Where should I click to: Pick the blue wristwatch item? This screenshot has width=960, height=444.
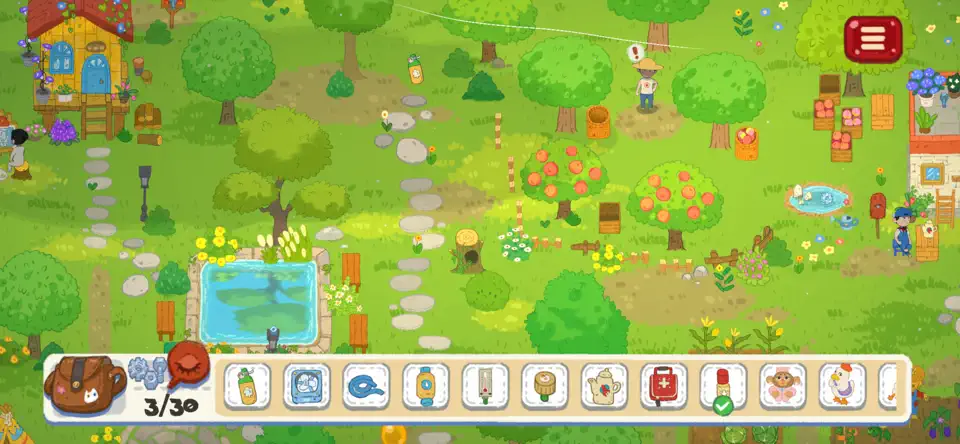pos(425,385)
